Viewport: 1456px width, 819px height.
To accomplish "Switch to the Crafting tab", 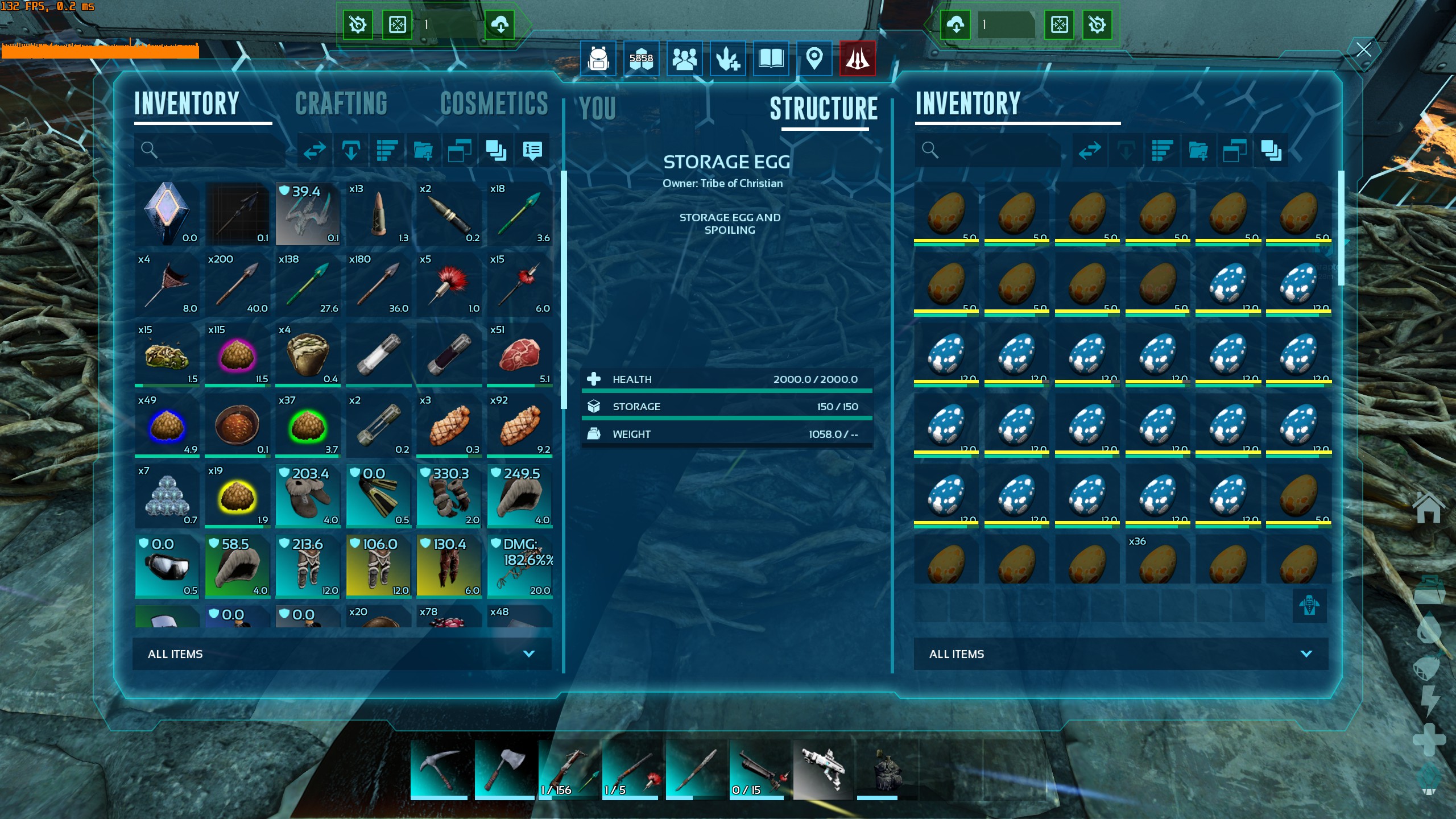I will [x=341, y=104].
